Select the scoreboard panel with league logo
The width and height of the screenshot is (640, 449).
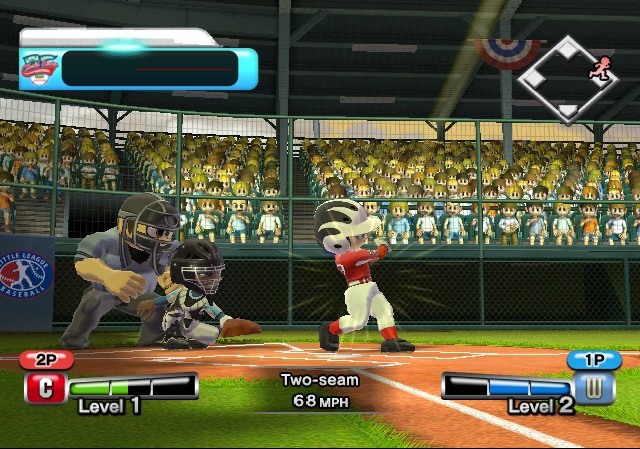(137, 68)
